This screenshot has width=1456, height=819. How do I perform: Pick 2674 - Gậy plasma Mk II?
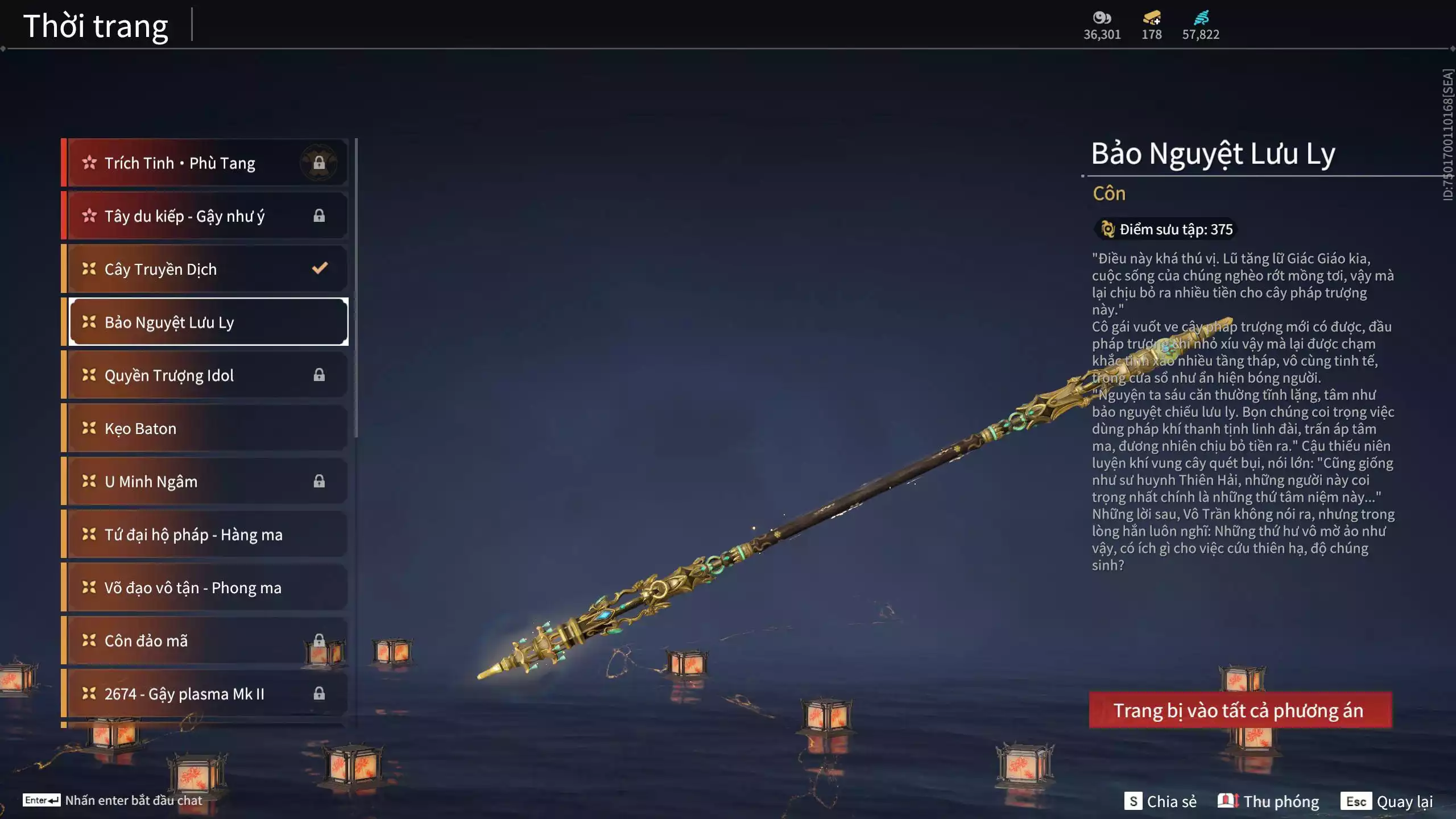(205, 694)
